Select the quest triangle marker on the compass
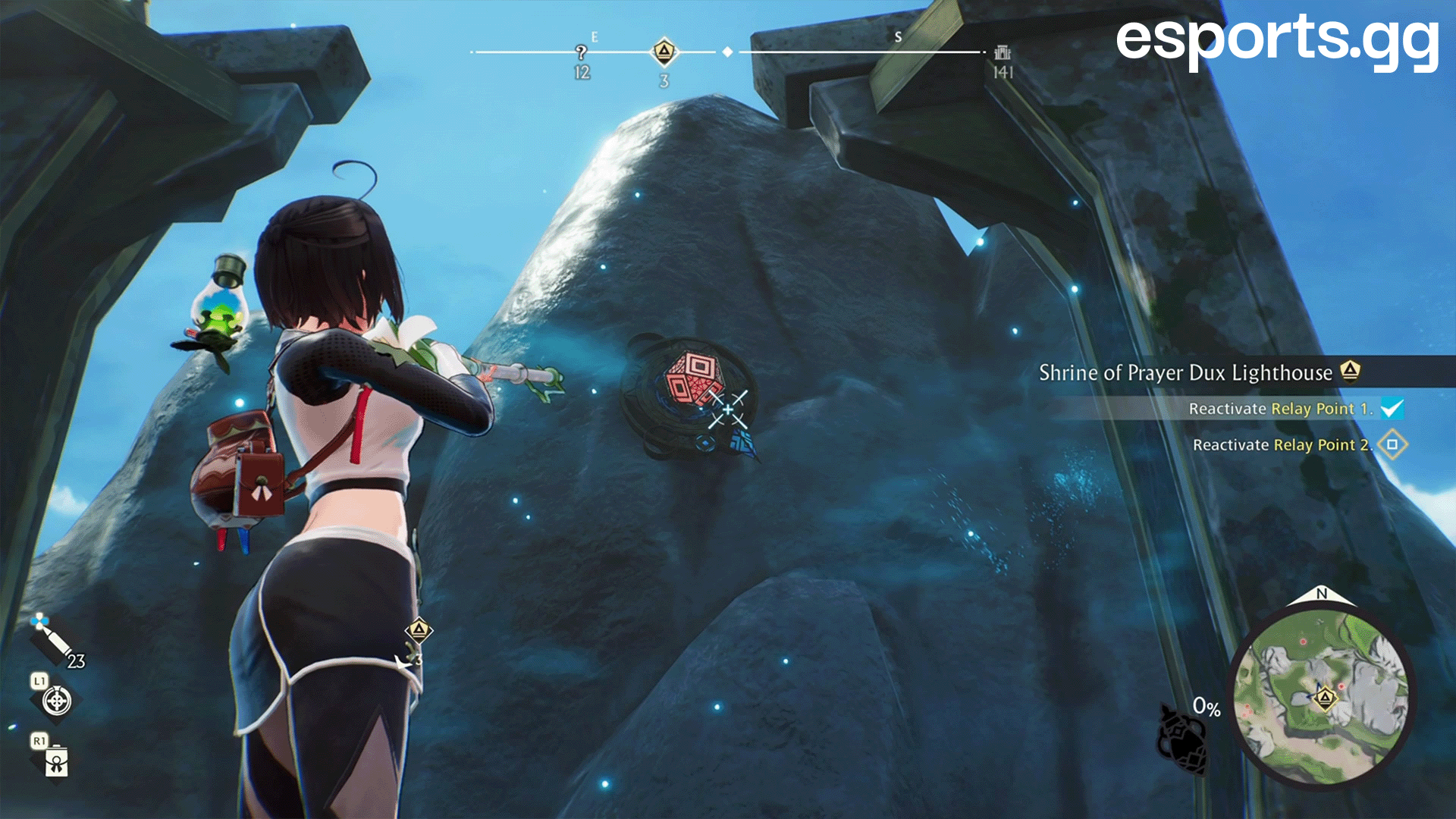The image size is (1456, 819). [664, 52]
